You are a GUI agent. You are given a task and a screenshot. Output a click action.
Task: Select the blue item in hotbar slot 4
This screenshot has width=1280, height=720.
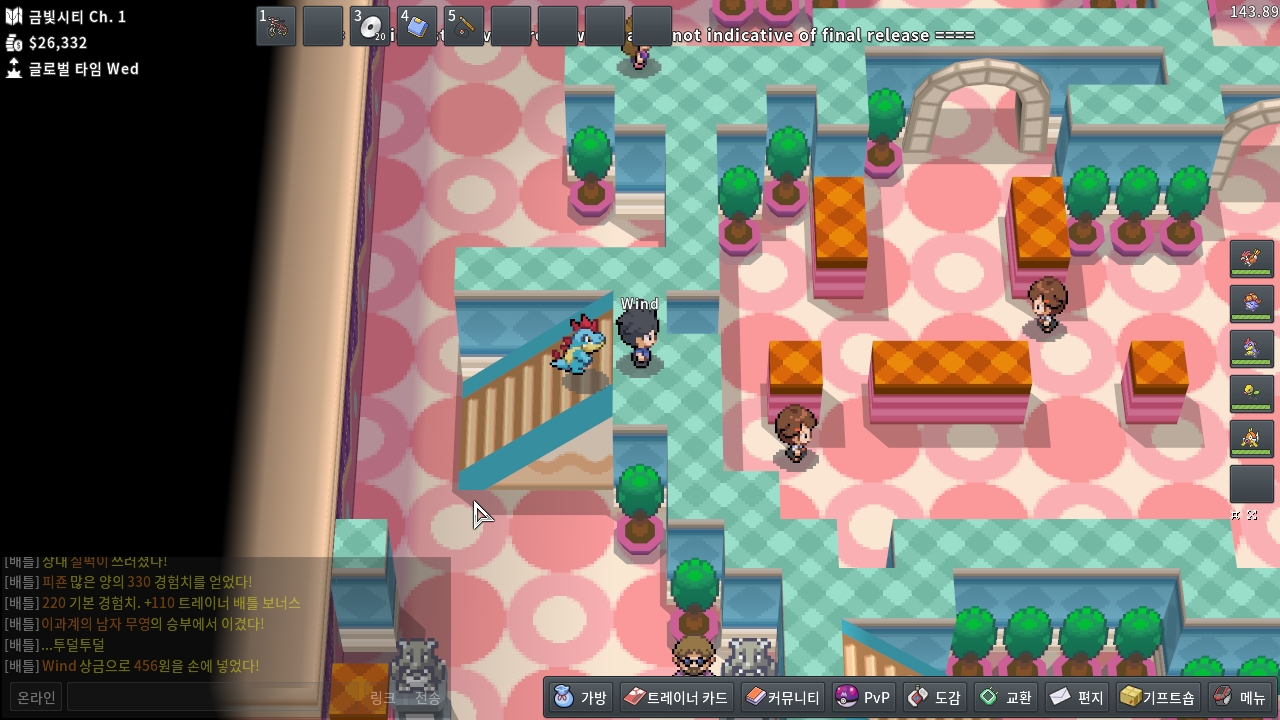[x=417, y=26]
